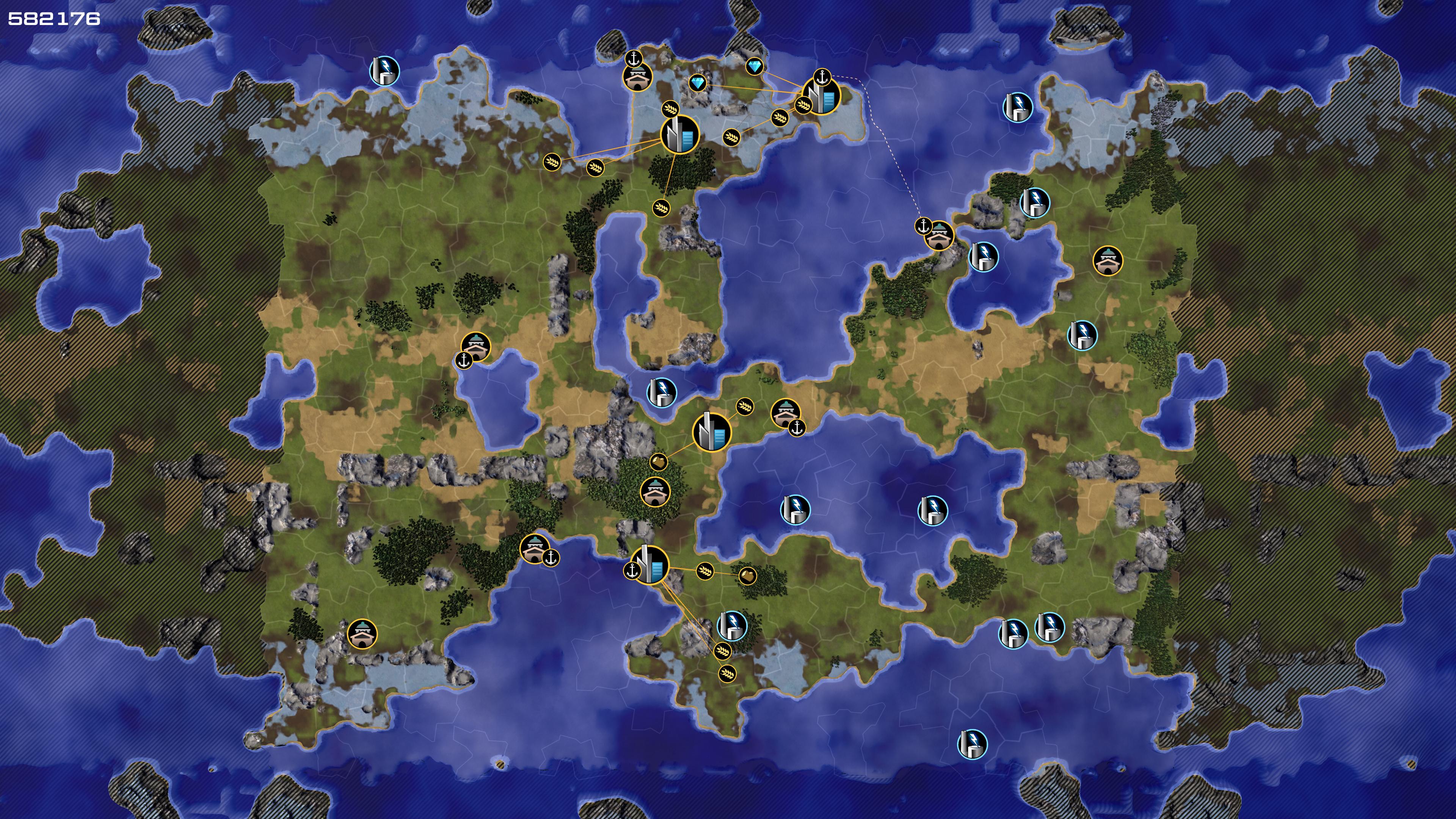This screenshot has width=1456, height=819.
Task: Select the village marker surrounded by dense forest
Action: [x=655, y=492]
